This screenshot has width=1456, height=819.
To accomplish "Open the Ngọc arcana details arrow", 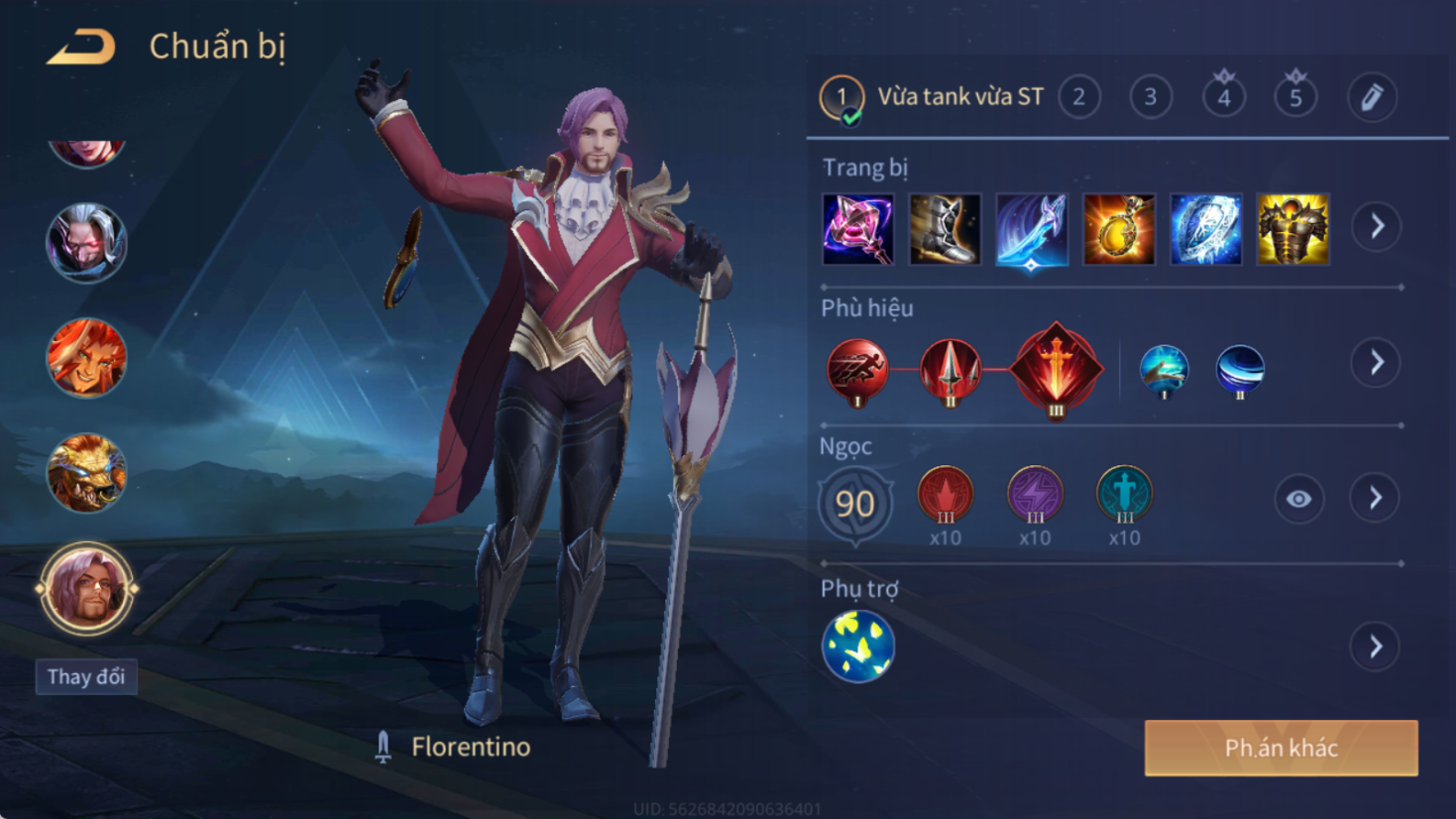I will point(1376,498).
